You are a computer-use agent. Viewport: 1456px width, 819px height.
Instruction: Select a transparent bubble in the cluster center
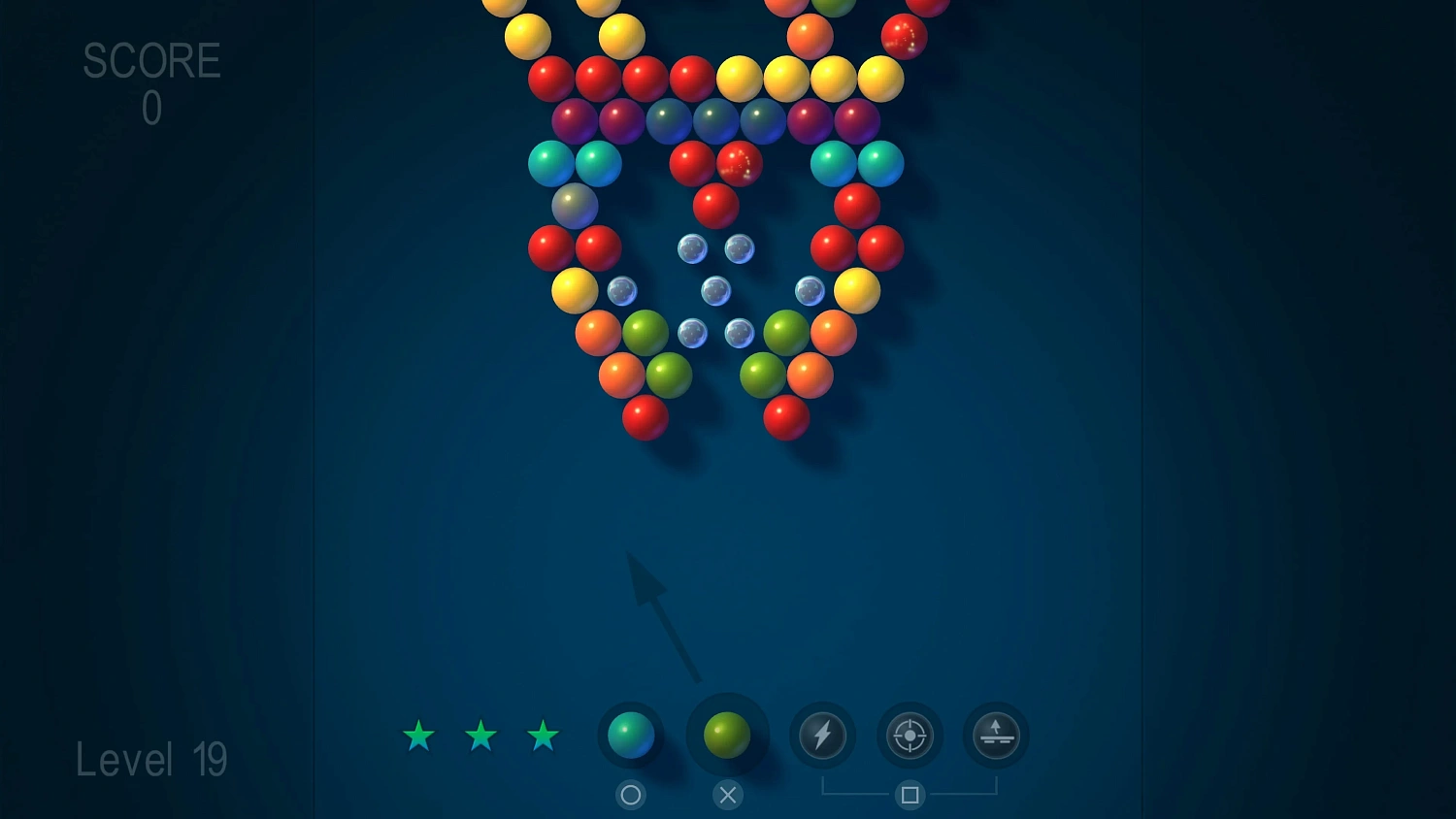pos(716,291)
